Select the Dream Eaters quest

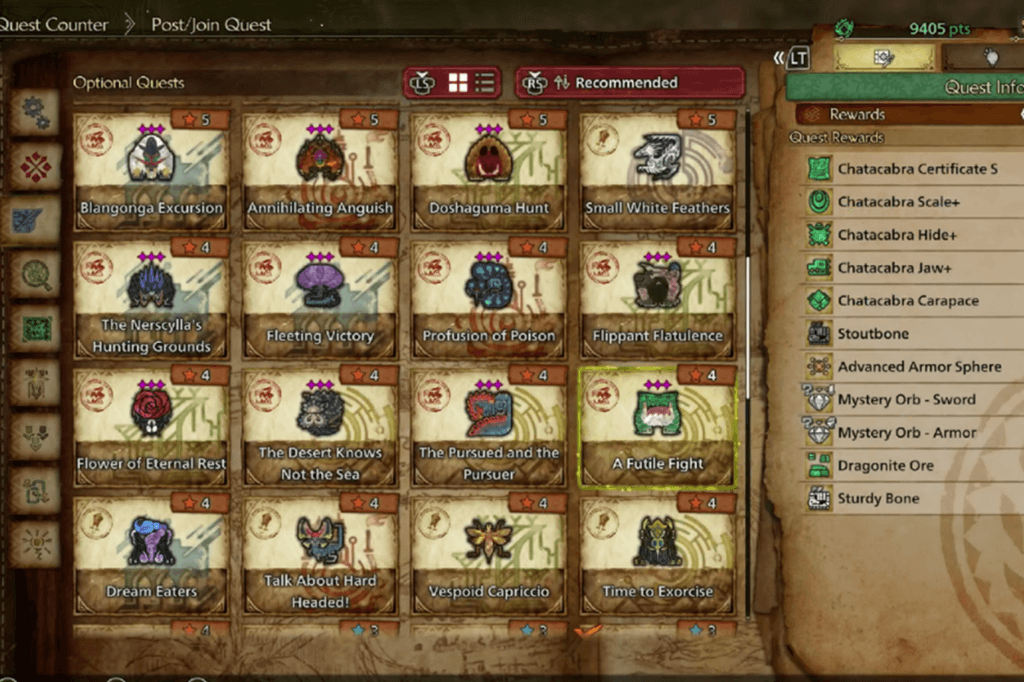tap(151, 555)
